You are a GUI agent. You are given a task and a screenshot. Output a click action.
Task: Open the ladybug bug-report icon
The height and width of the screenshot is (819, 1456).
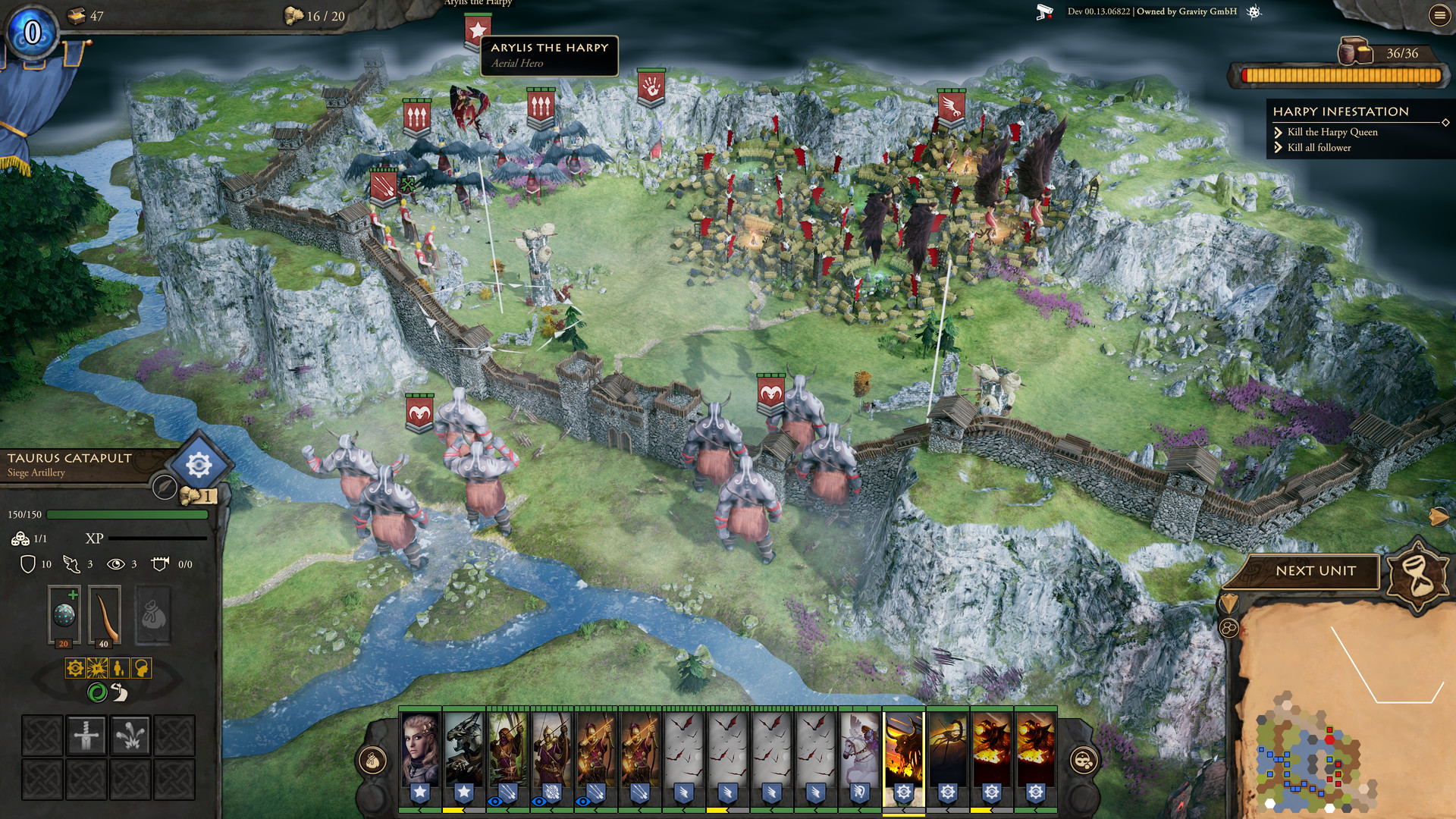(1255, 12)
